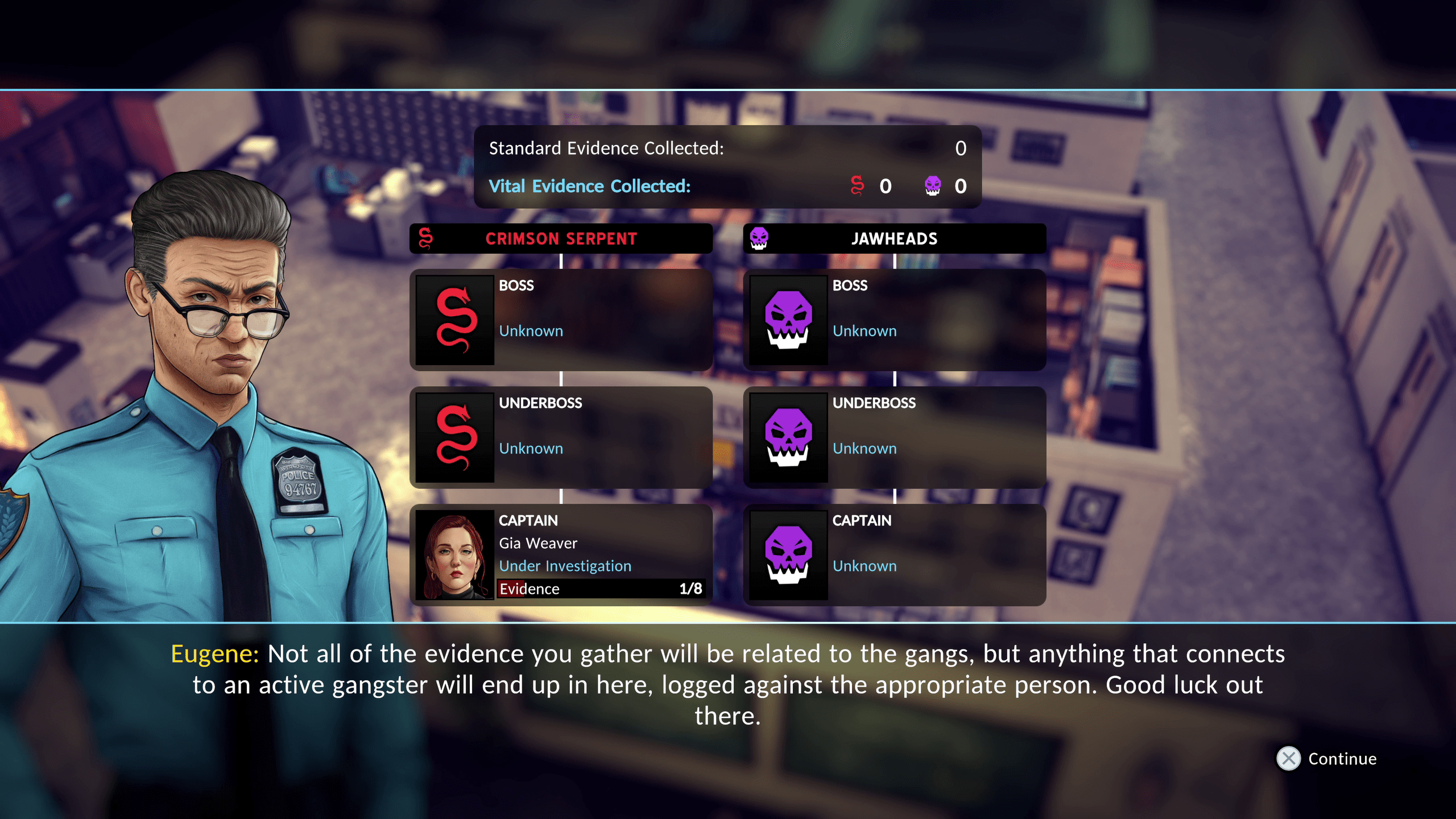Image resolution: width=1456 pixels, height=819 pixels.
Task: Continue Eugene's dialogue
Action: (1326, 759)
